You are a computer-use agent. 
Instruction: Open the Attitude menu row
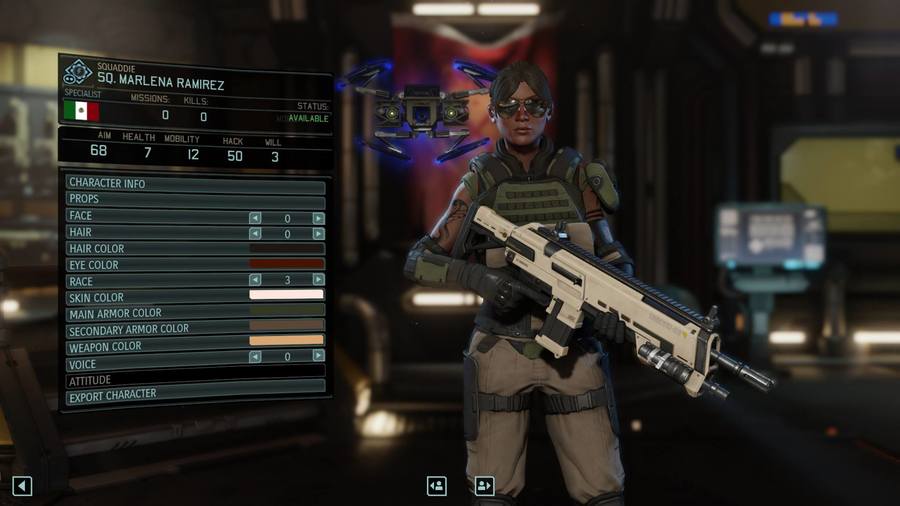195,380
